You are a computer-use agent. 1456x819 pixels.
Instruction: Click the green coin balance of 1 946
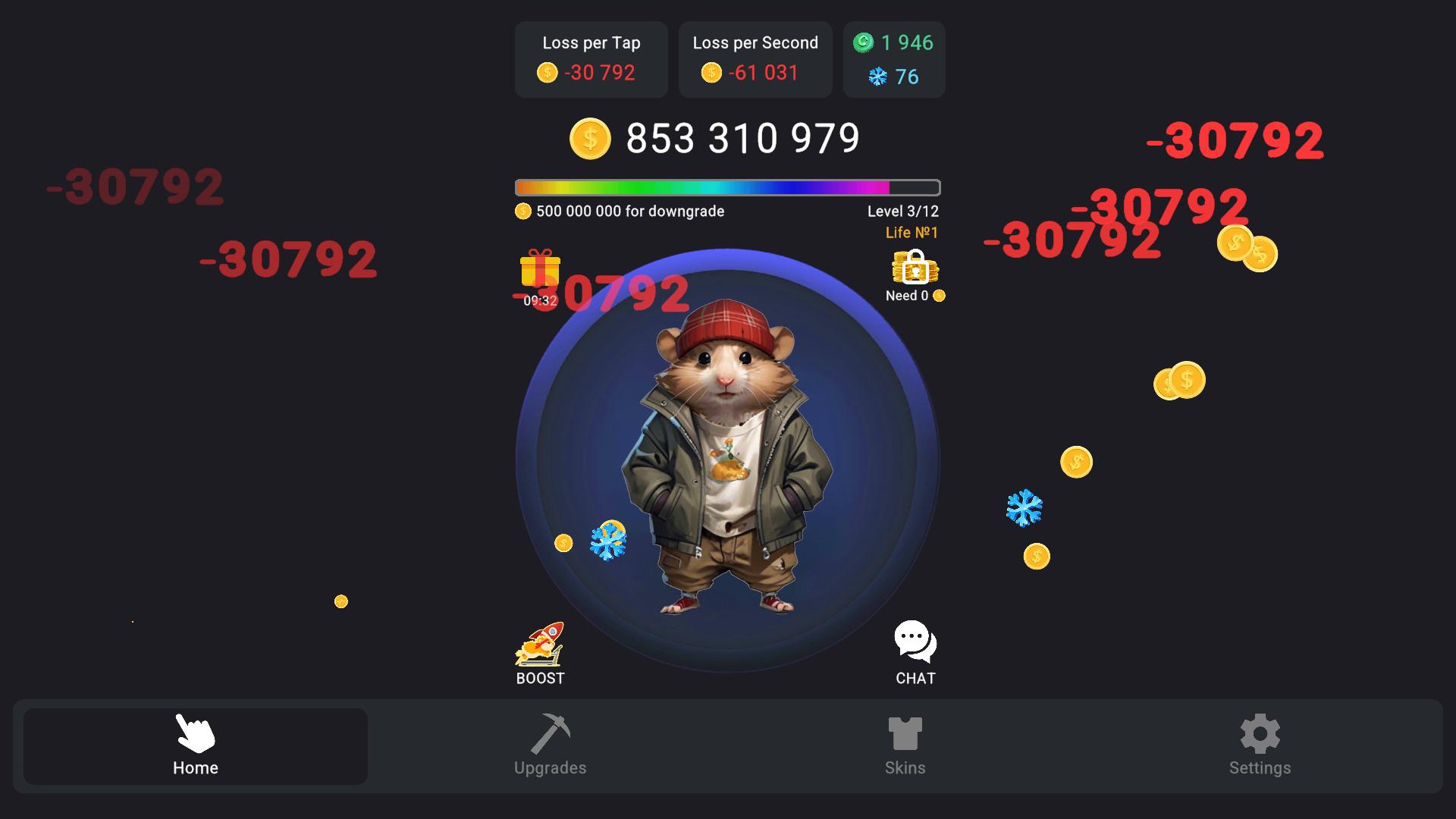pyautogui.click(x=895, y=43)
